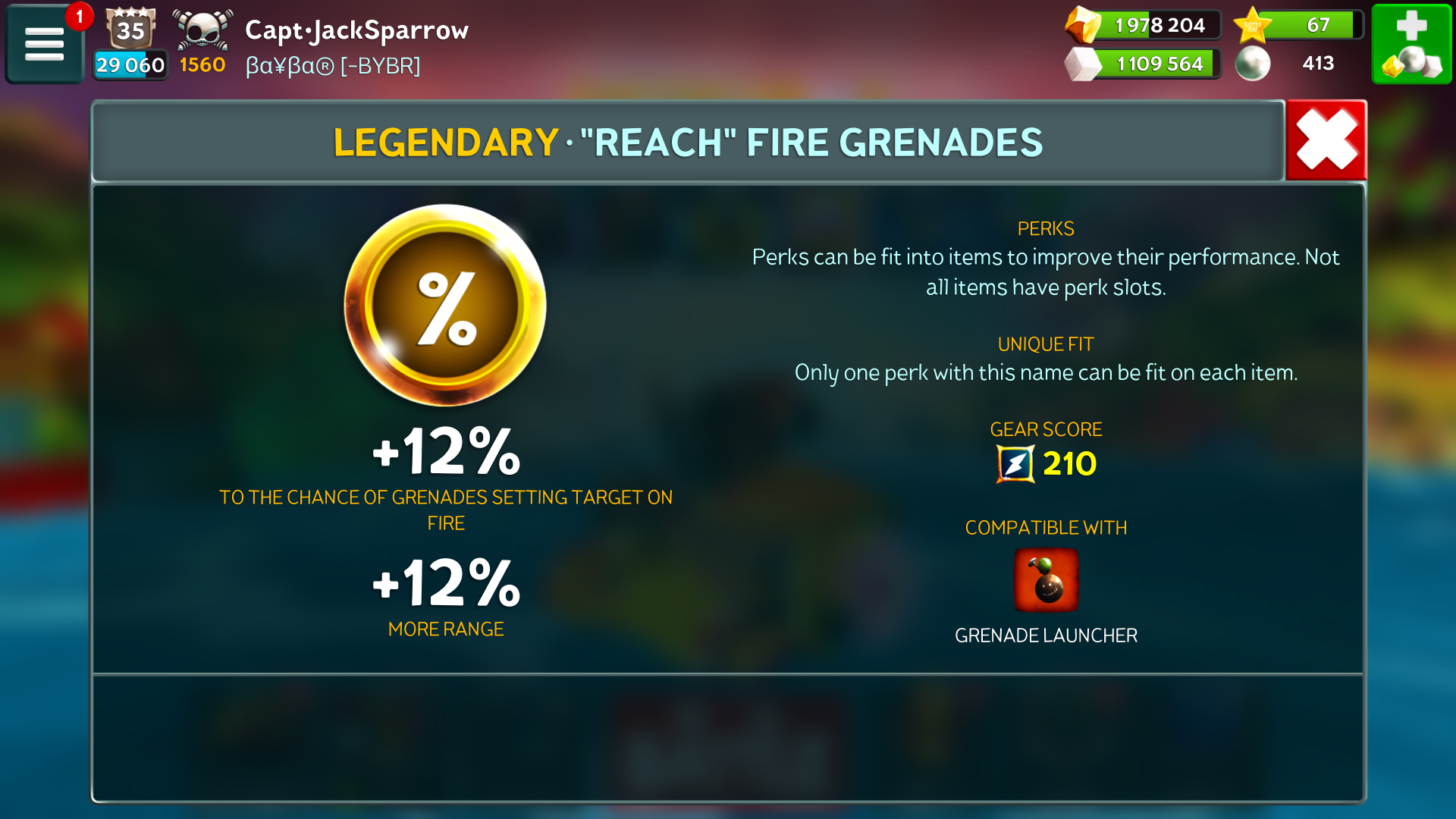Tap the battle star counter
This screenshot has height=819, width=1456.
[x=1298, y=25]
